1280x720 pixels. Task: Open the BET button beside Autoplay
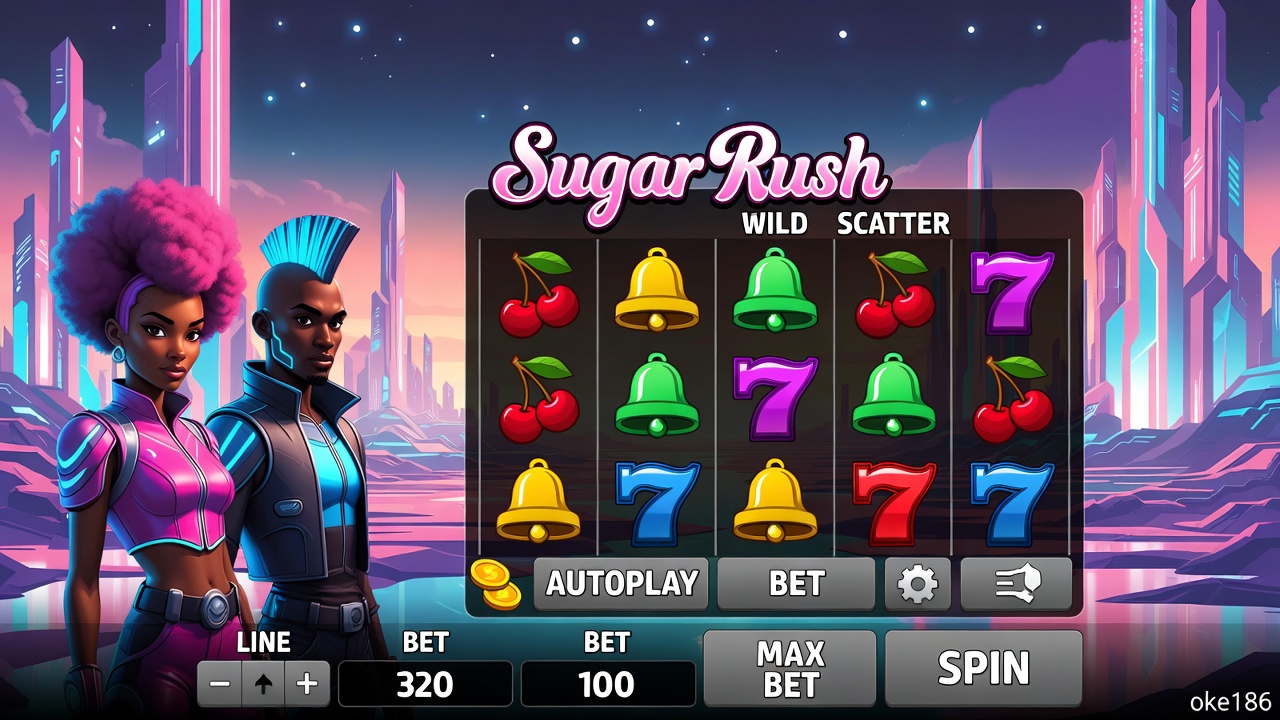(x=796, y=584)
